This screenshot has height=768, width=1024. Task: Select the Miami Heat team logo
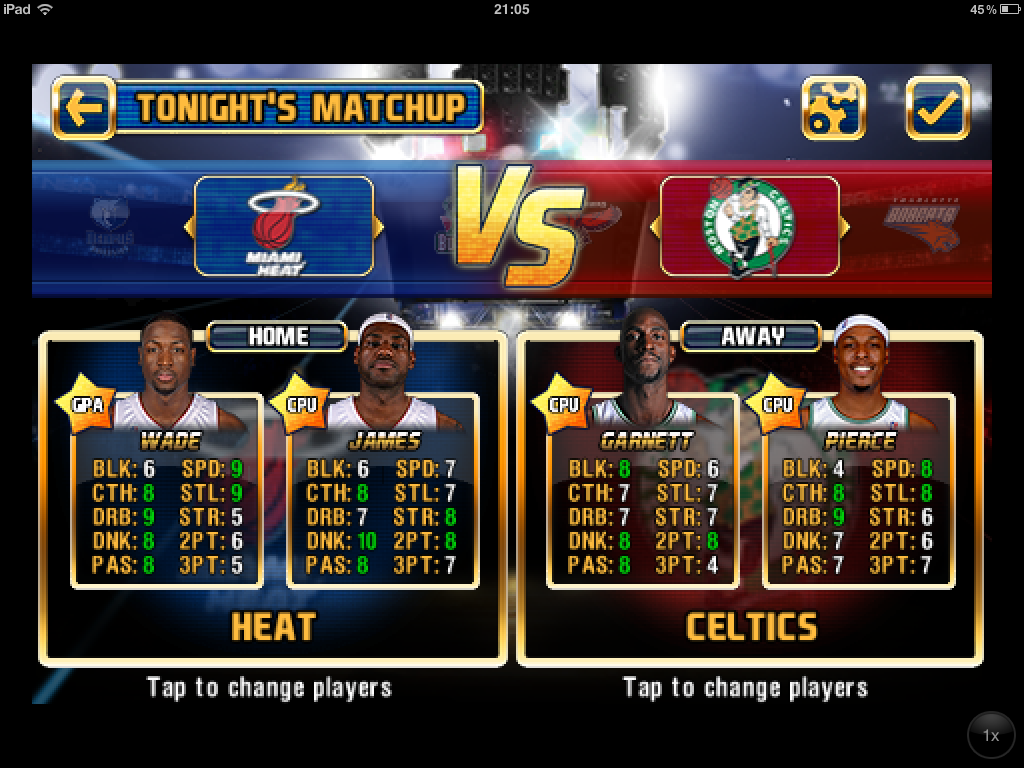click(283, 226)
